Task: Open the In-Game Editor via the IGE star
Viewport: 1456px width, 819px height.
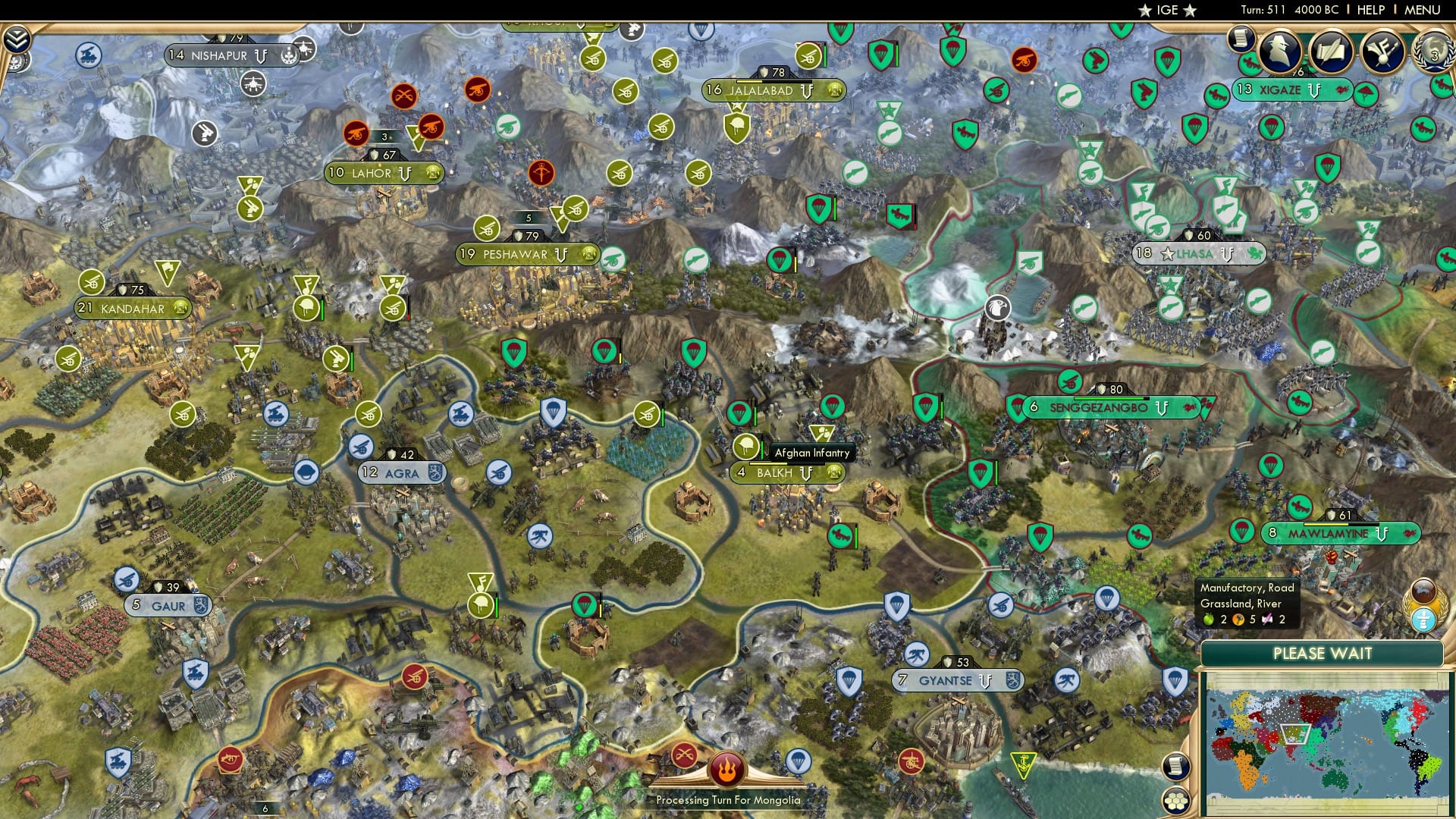Action: coord(1166,10)
